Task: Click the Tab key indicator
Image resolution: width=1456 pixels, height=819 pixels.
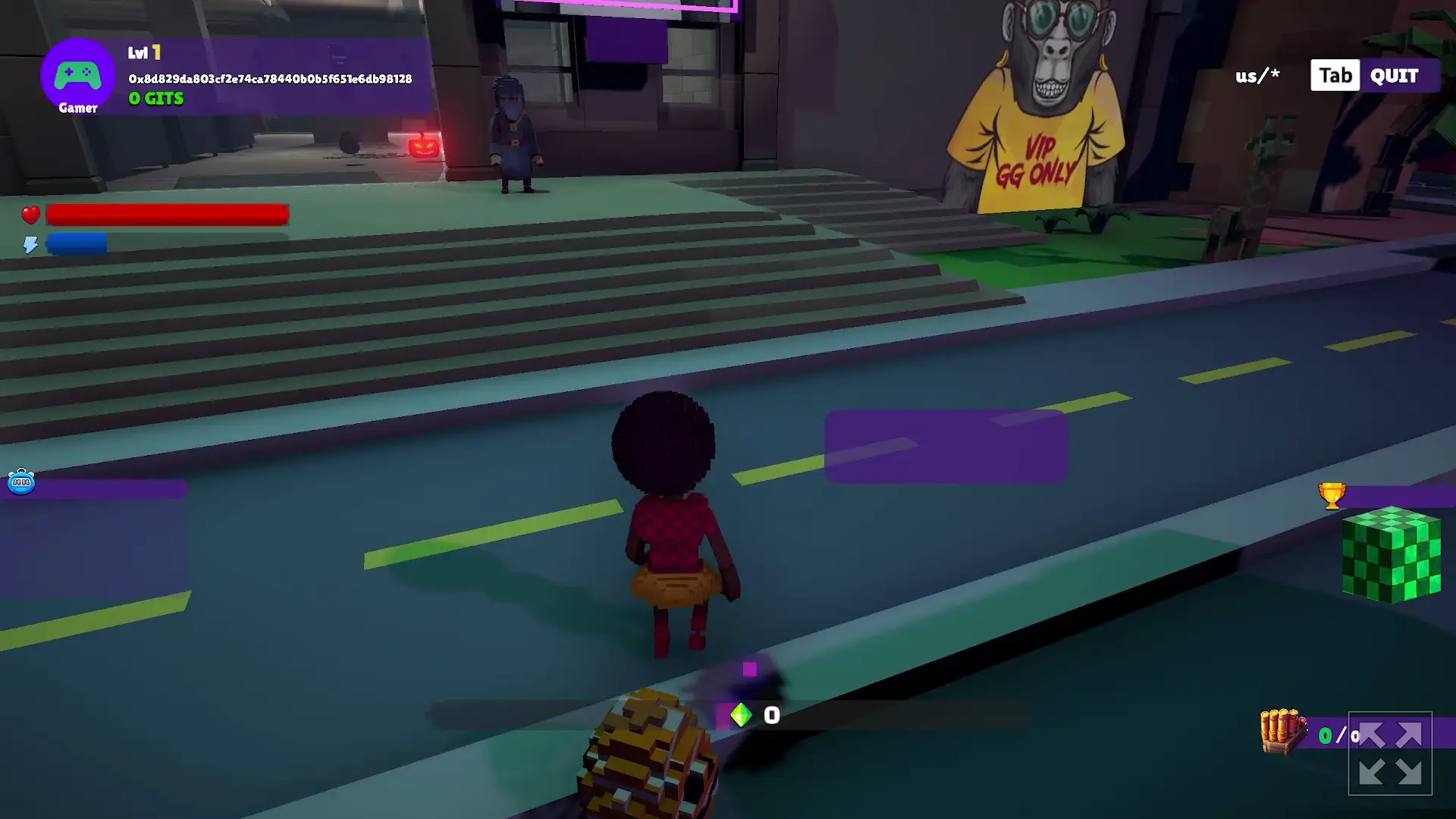Action: click(x=1335, y=75)
